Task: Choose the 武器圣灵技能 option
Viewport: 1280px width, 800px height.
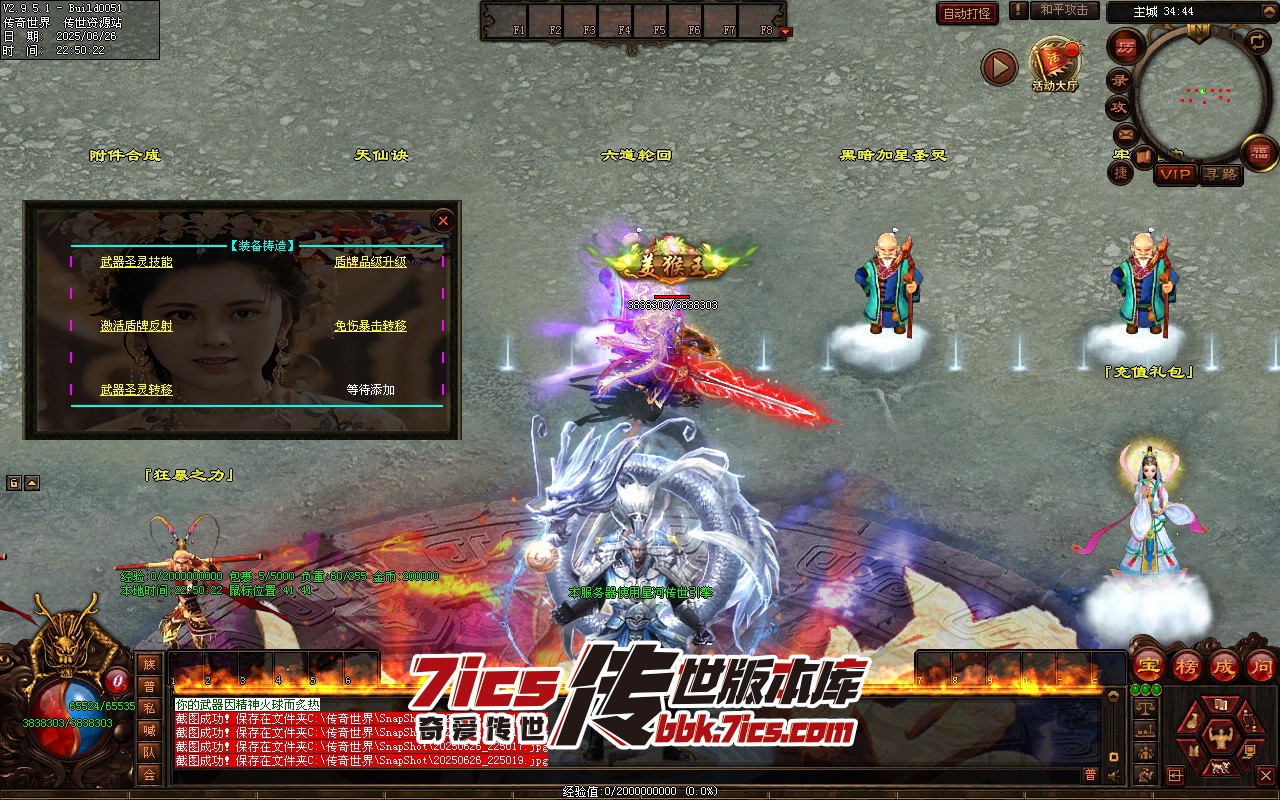Action: [136, 262]
